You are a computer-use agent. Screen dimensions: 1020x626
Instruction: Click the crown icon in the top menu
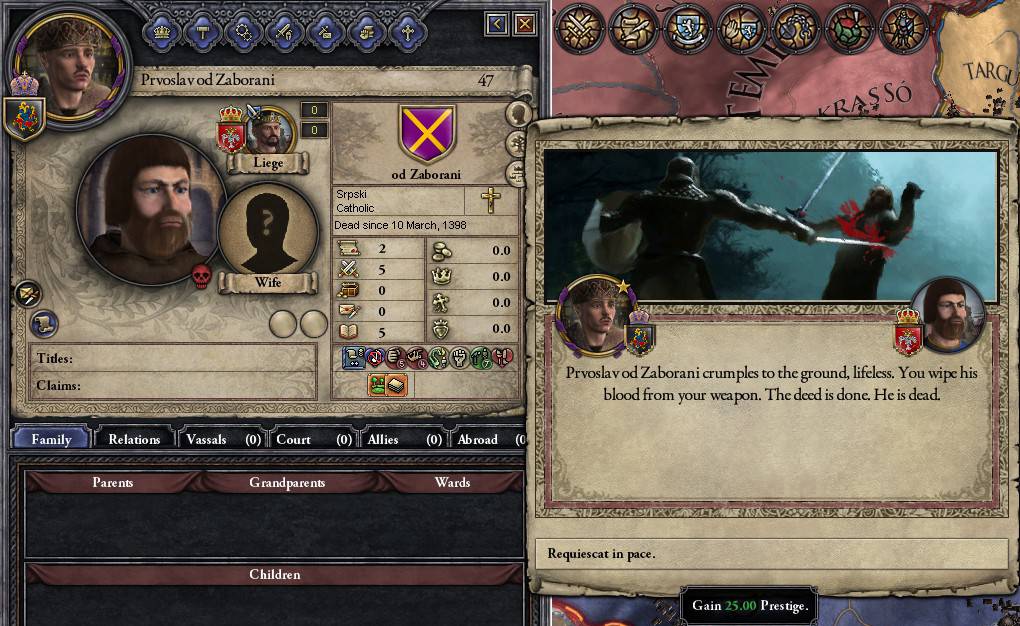coord(161,32)
